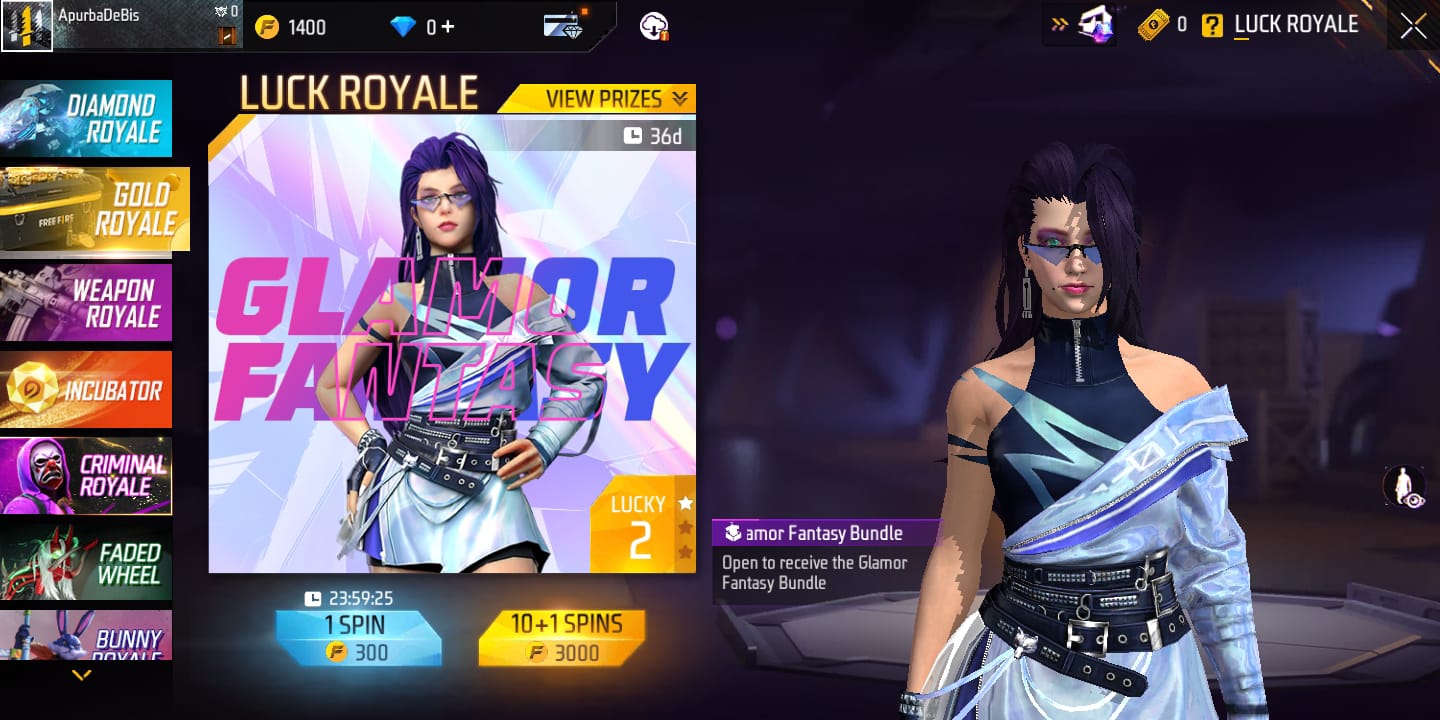
Task: Add diamonds using the plus button
Action: pyautogui.click(x=447, y=27)
